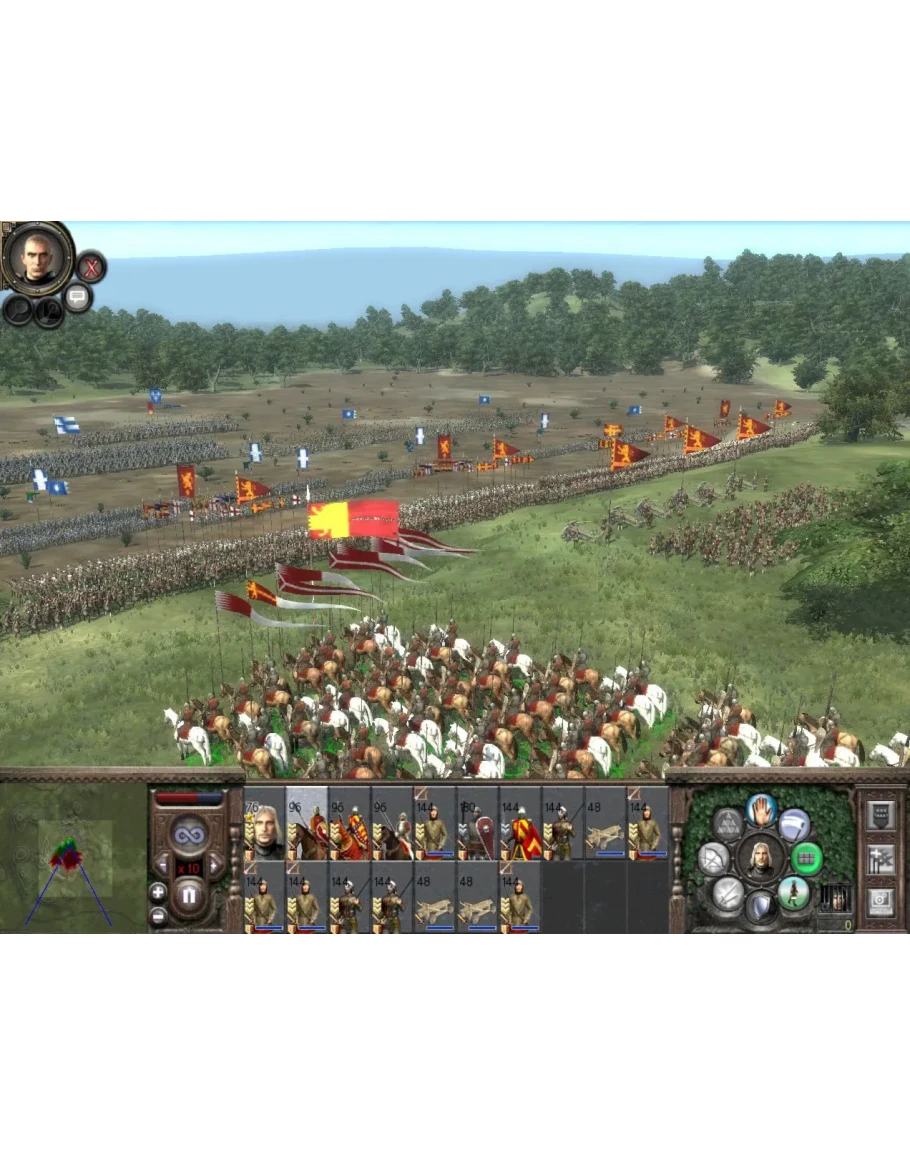
Task: Toggle guard mode with the shield icon
Action: [761, 906]
